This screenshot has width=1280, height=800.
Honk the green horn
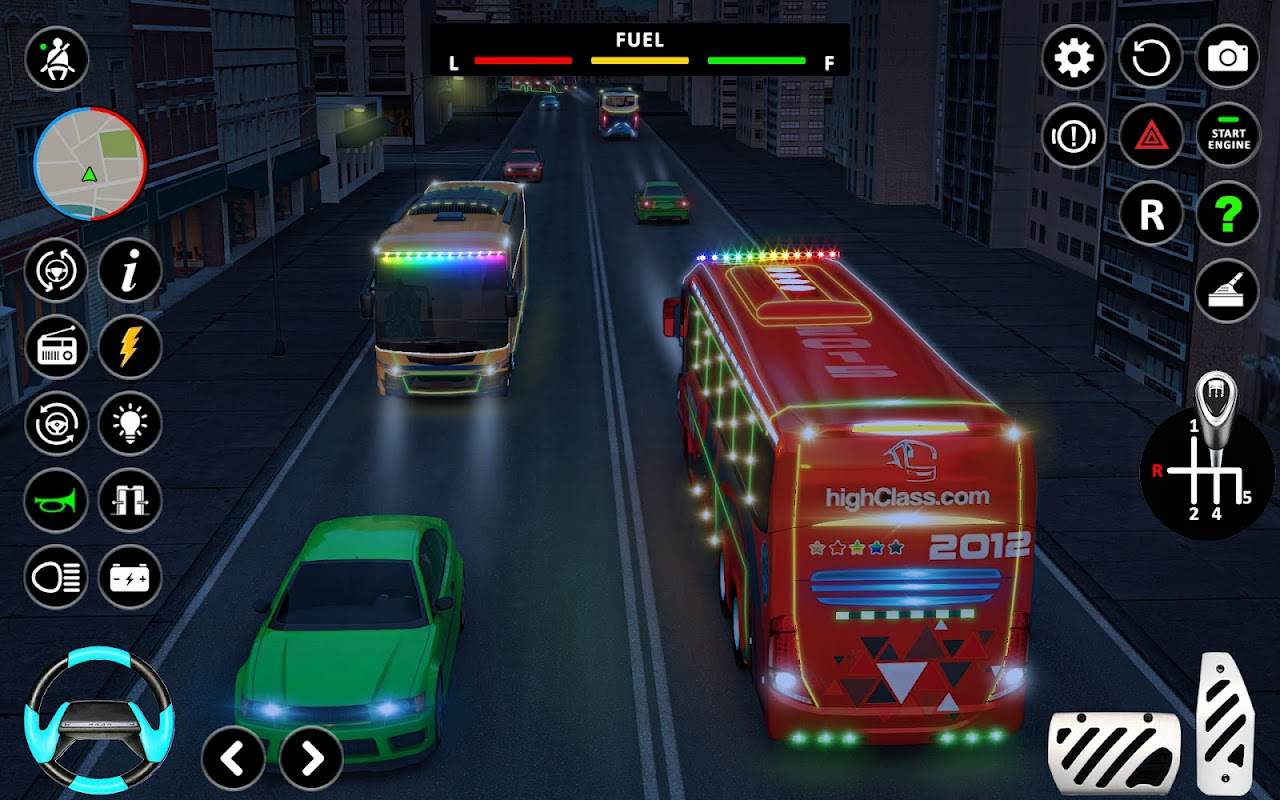pyautogui.click(x=56, y=500)
